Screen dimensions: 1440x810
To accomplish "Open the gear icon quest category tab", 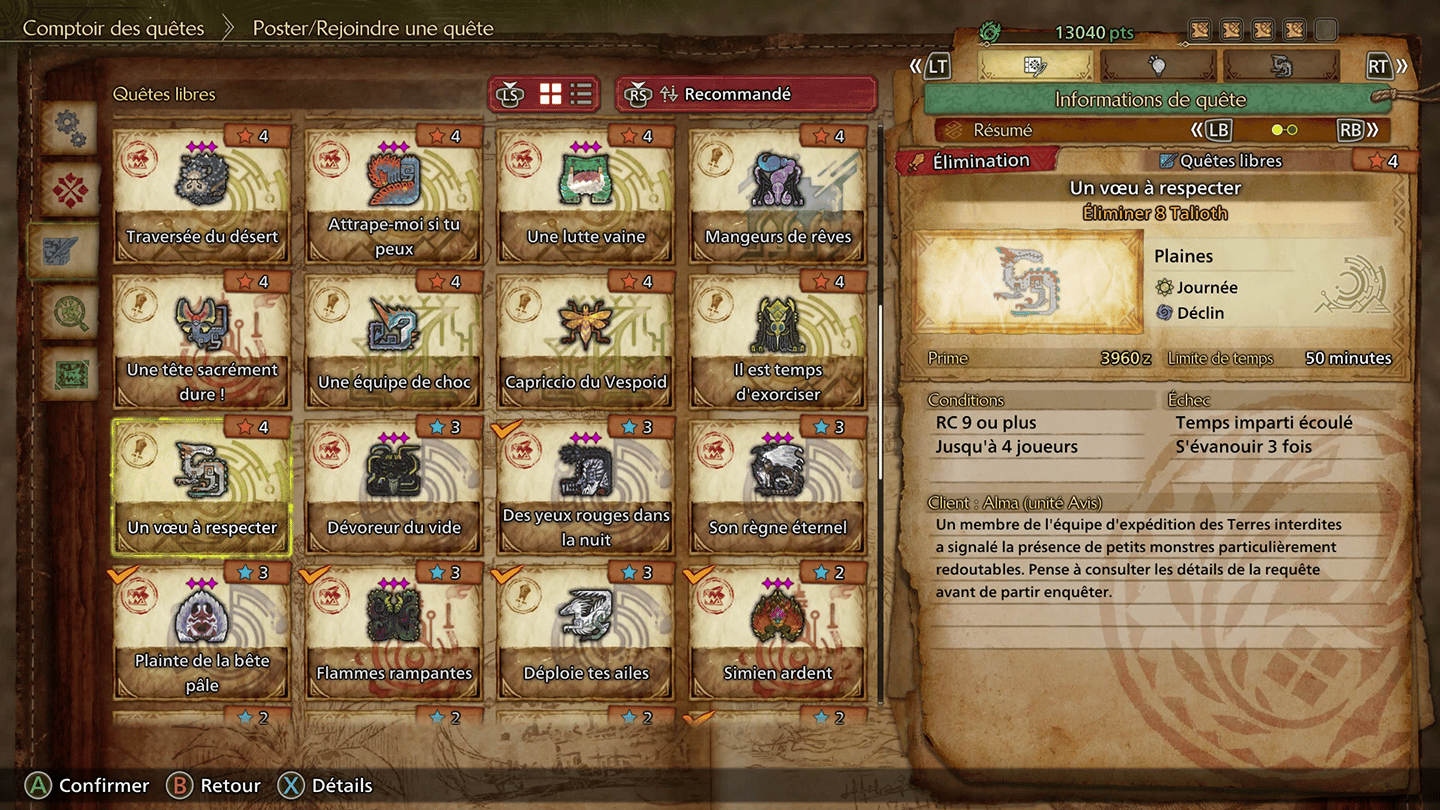I will pos(68,125).
